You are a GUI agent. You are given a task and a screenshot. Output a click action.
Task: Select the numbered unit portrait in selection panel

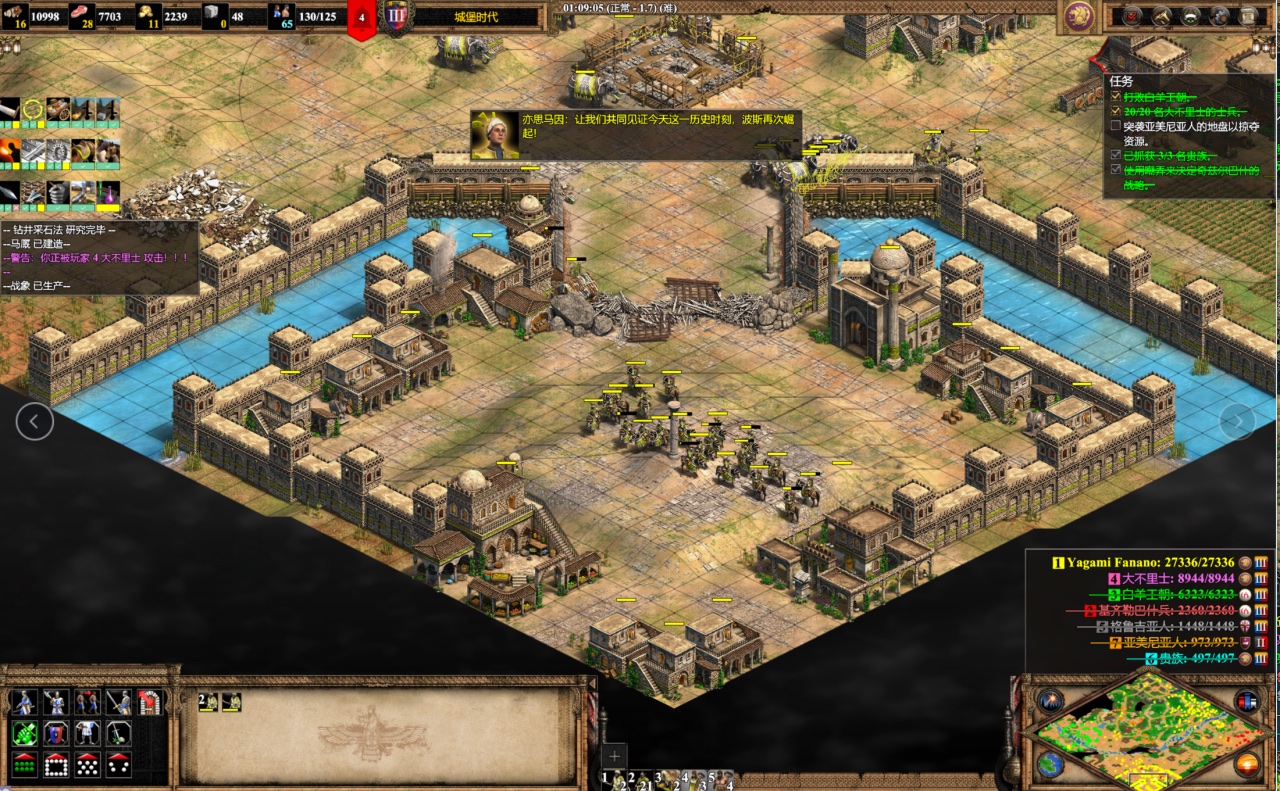(x=209, y=702)
